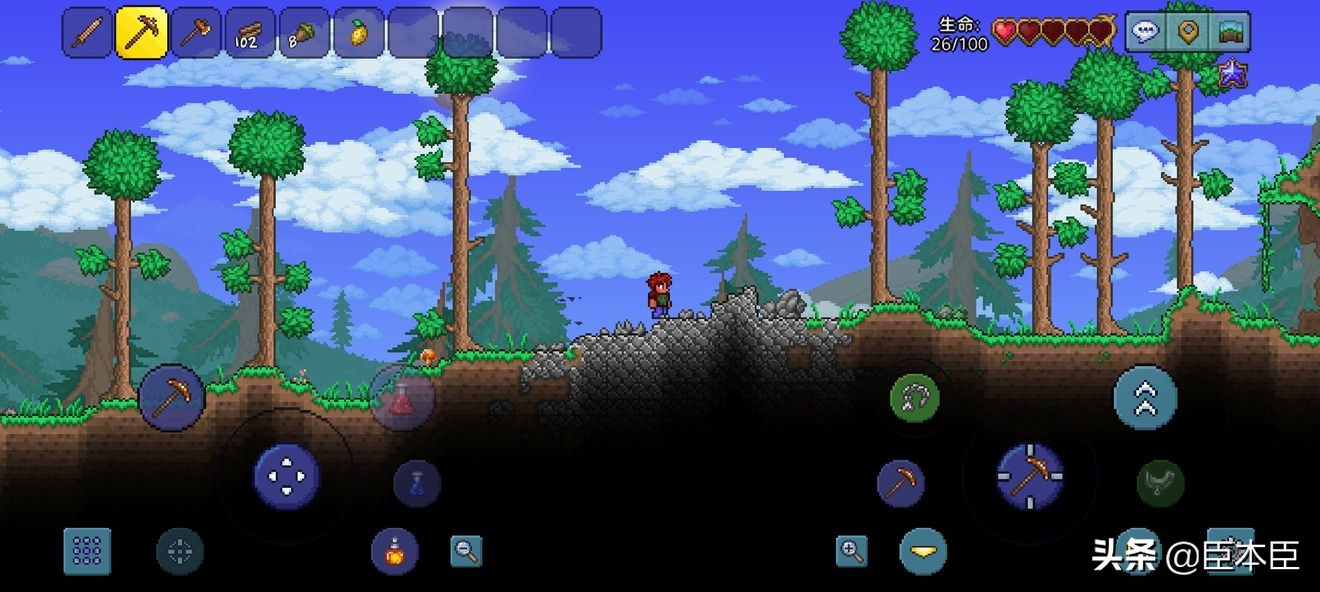This screenshot has height=592, width=1320.
Task: Toggle the crosshair smart cursor button
Action: tap(180, 551)
